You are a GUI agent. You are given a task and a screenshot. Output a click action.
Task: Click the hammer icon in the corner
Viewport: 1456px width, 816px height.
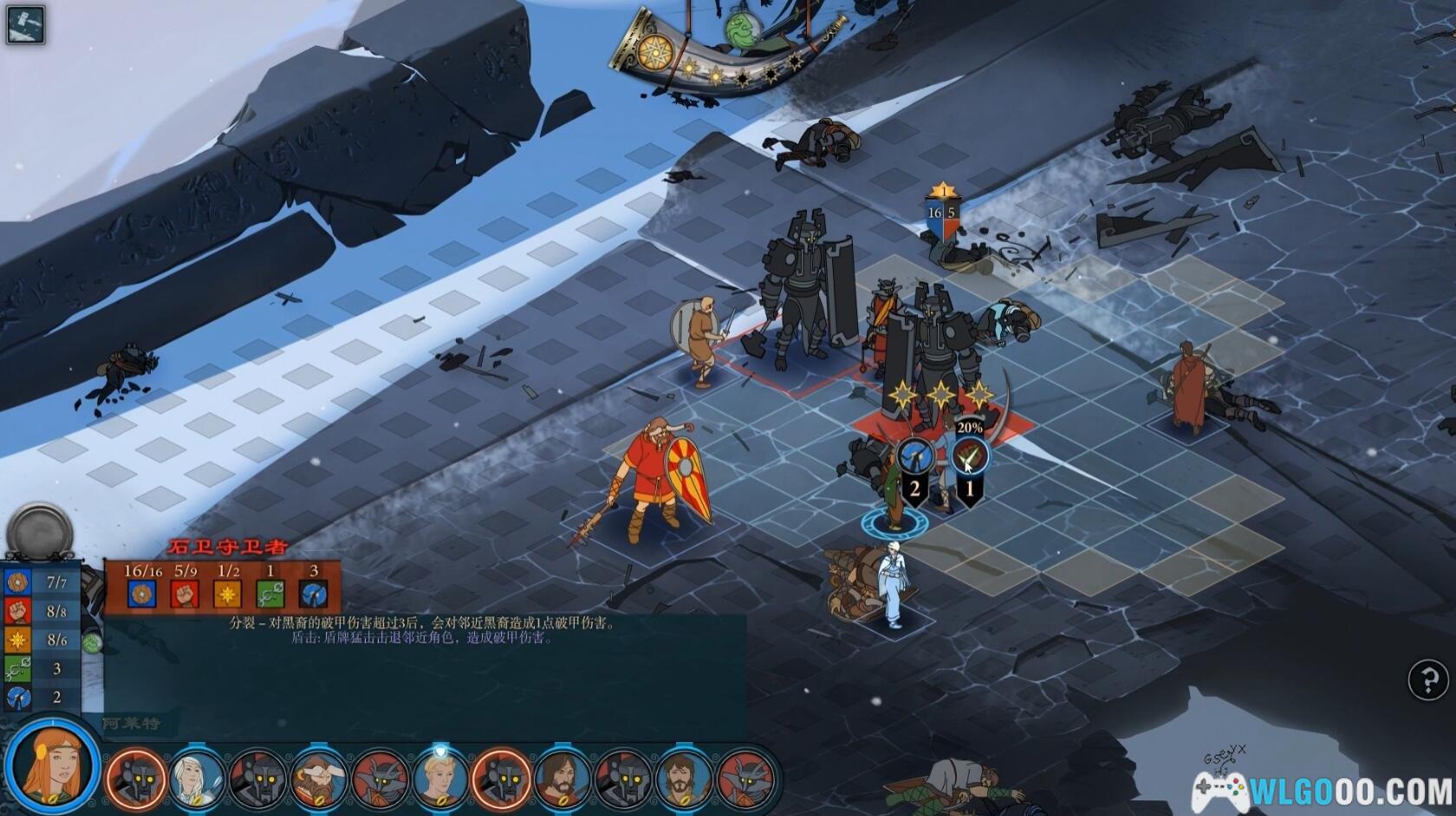(x=25, y=24)
